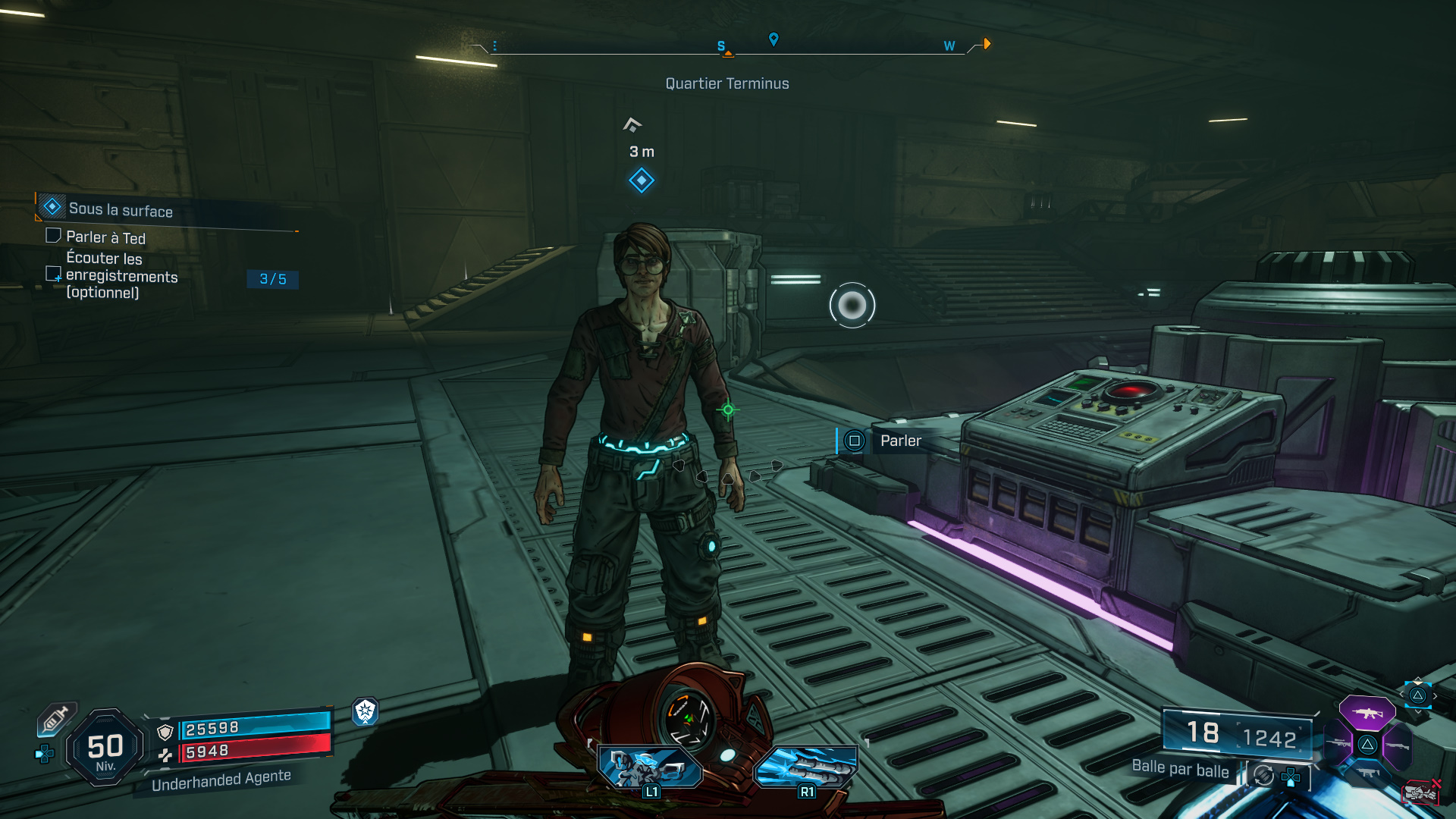Tick the Parler à Ted objective checkbox
The width and height of the screenshot is (1456, 819).
point(53,236)
